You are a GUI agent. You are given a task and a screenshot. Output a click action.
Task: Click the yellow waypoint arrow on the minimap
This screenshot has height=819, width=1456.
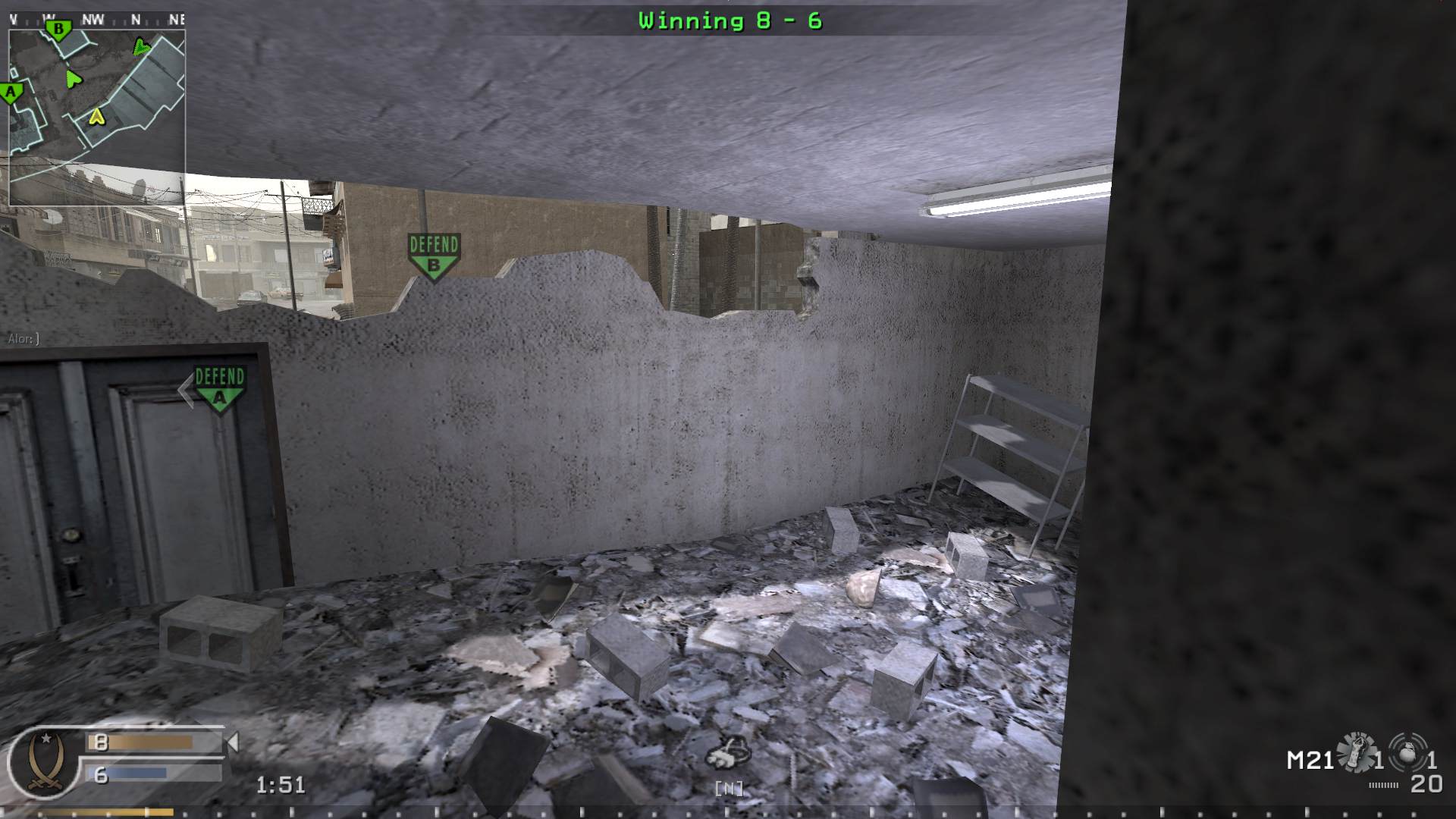pos(96,117)
